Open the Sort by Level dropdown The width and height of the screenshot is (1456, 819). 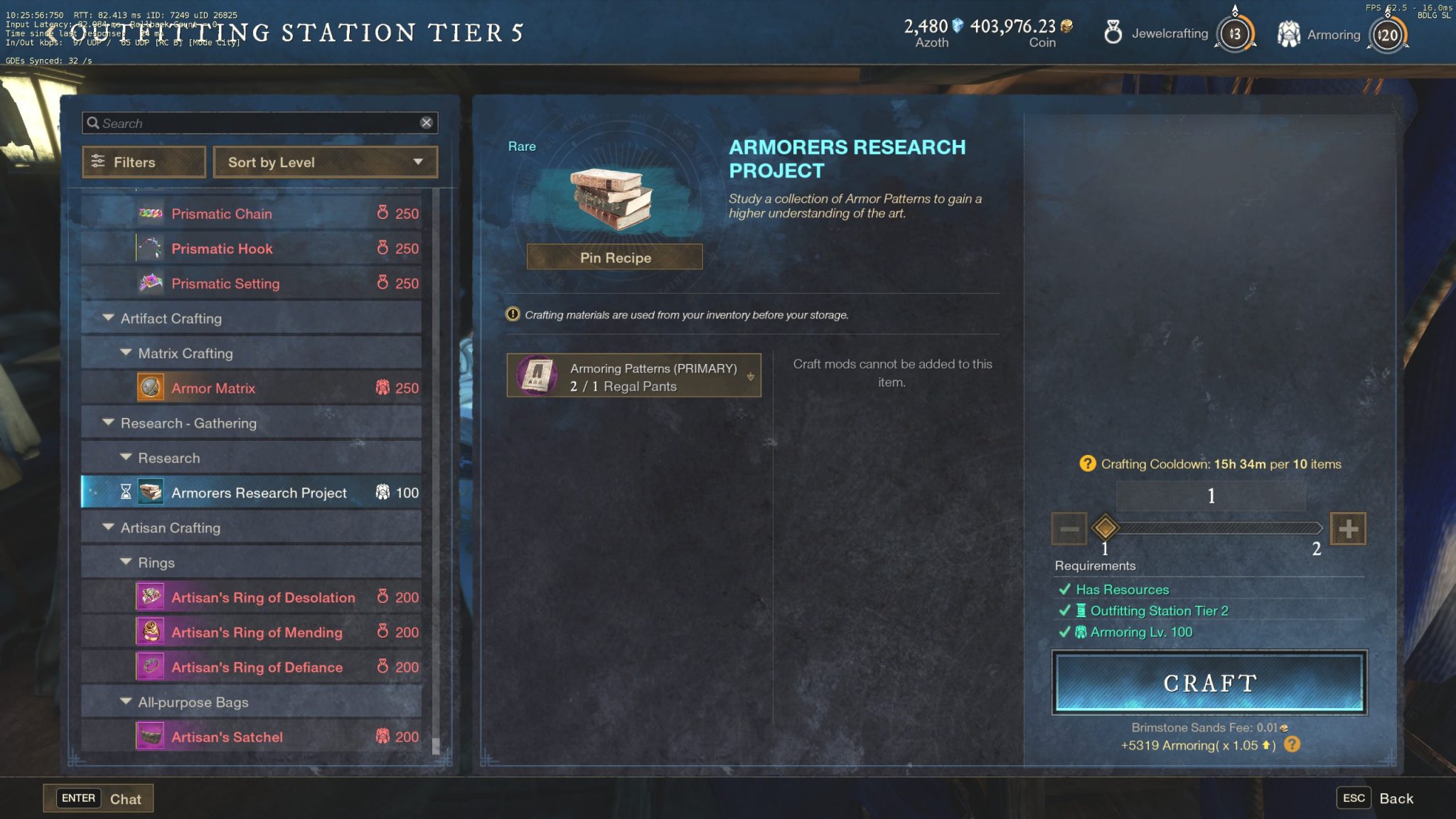326,162
